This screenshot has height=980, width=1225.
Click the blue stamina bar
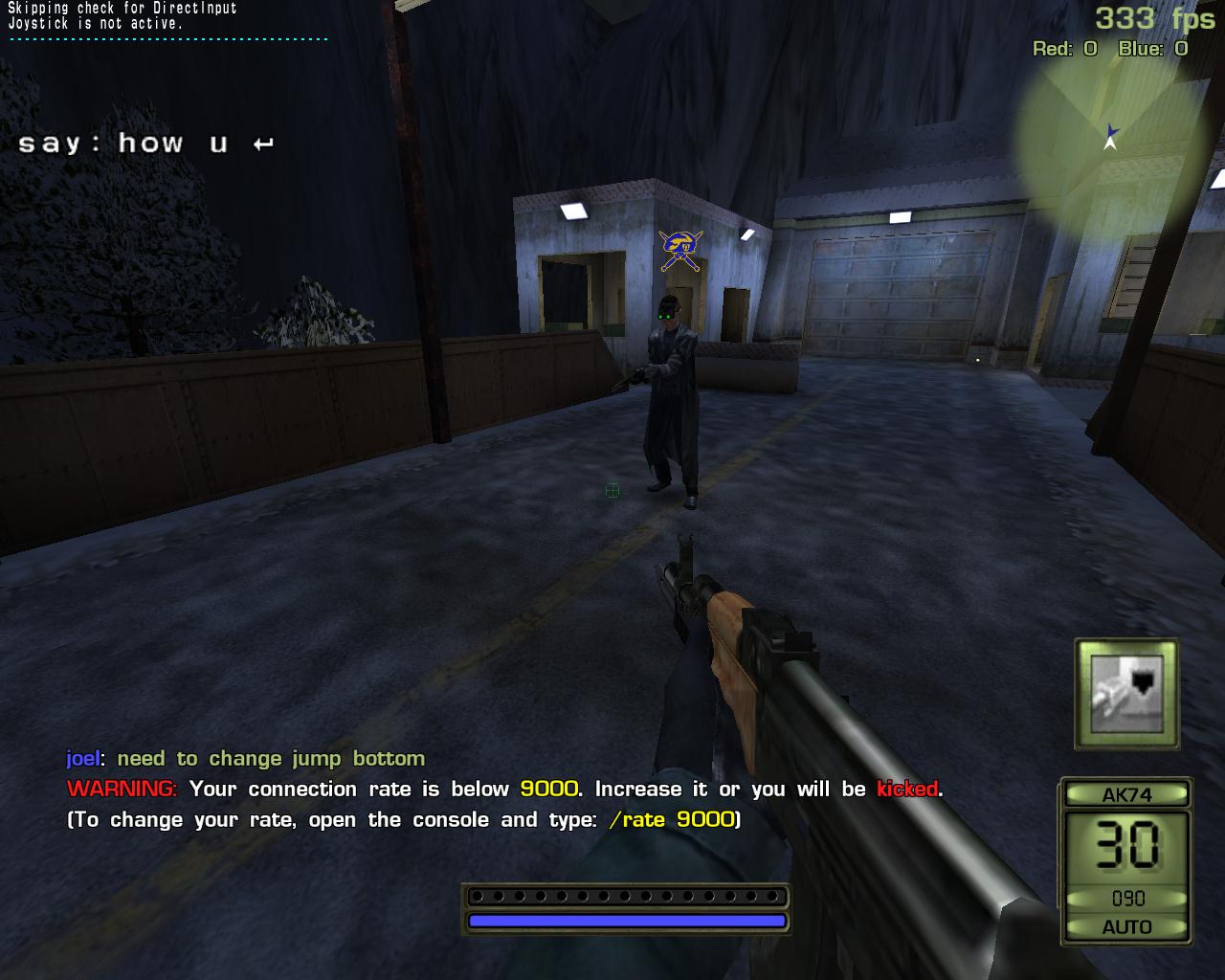(627, 920)
